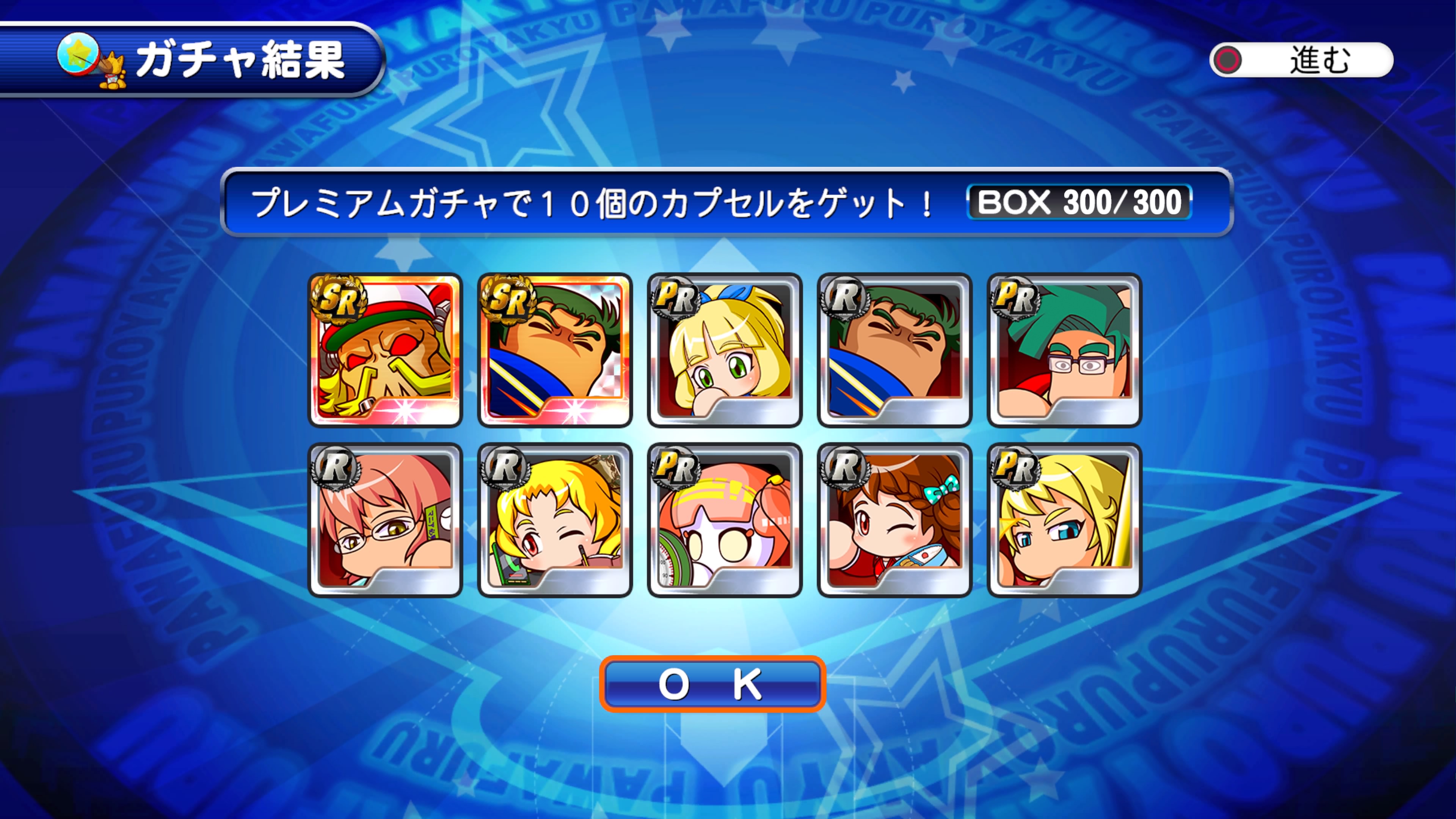
Task: Choose the SR green-haired squinting player card
Action: tap(554, 350)
